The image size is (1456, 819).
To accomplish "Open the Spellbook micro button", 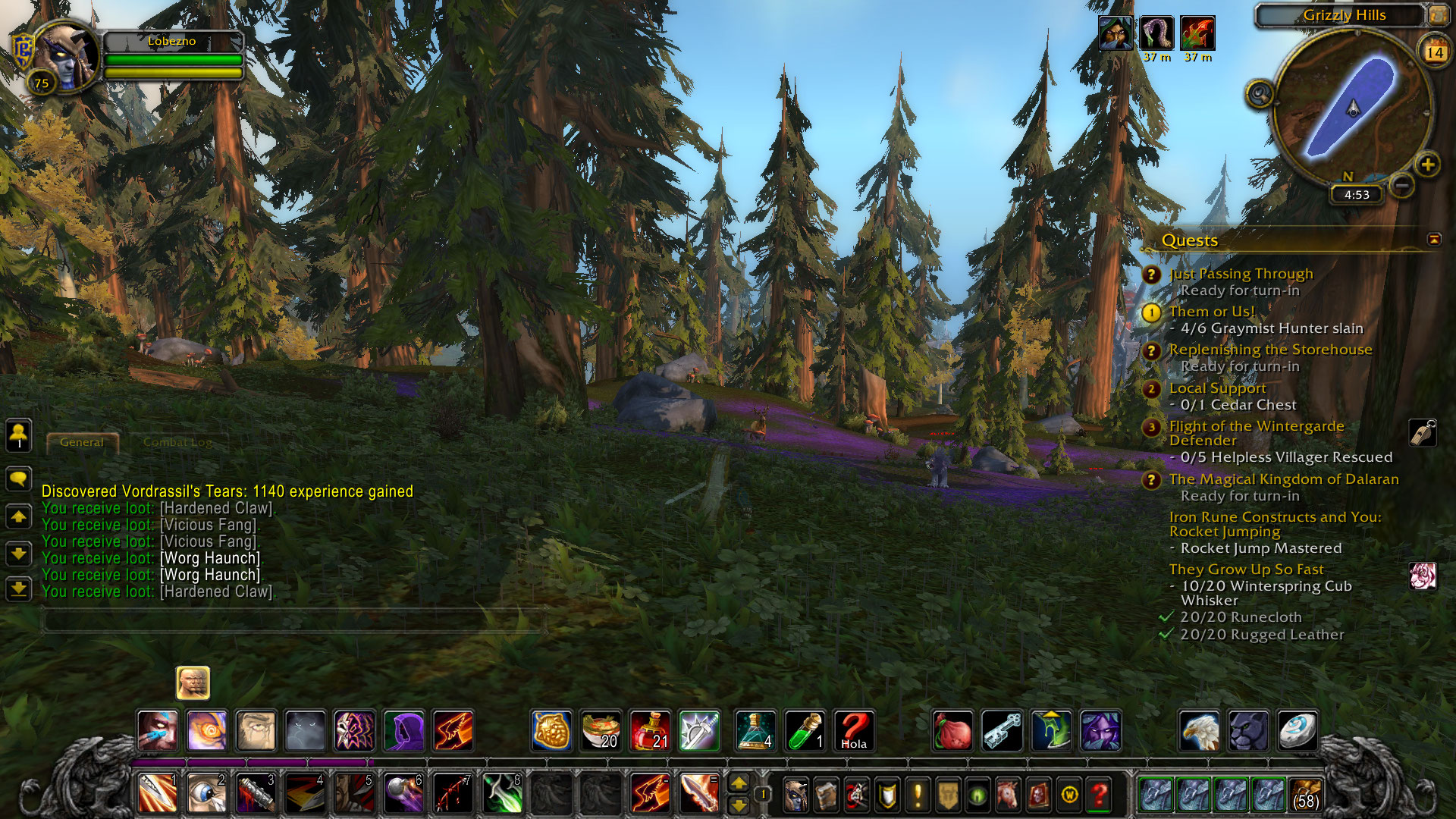I will [x=826, y=795].
